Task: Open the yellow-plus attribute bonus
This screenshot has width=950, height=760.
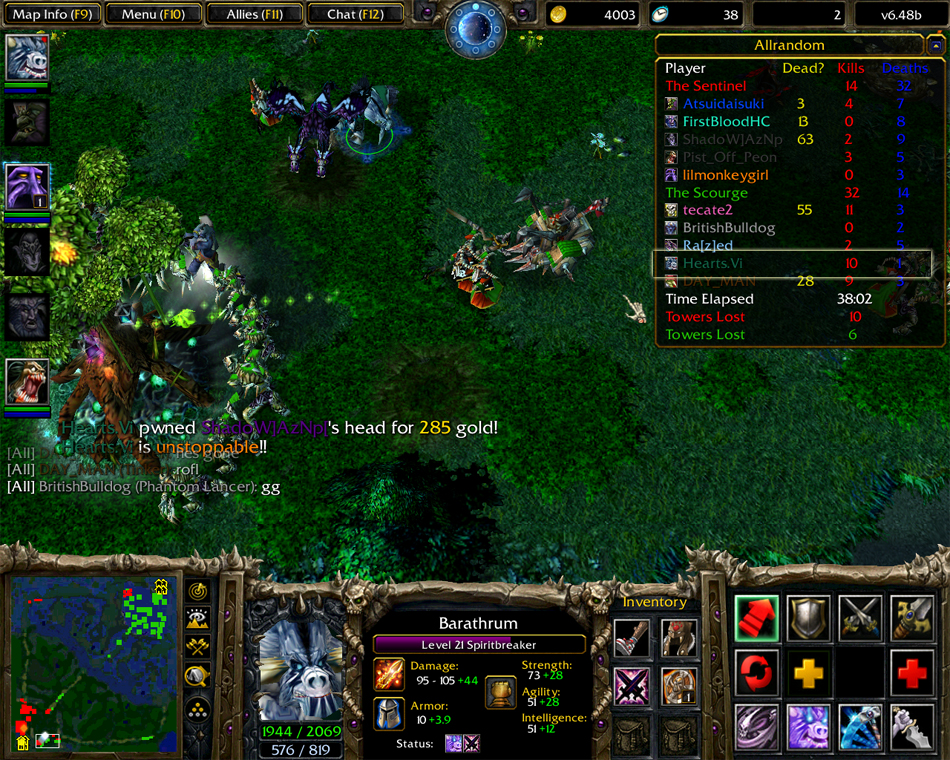Action: [808, 673]
